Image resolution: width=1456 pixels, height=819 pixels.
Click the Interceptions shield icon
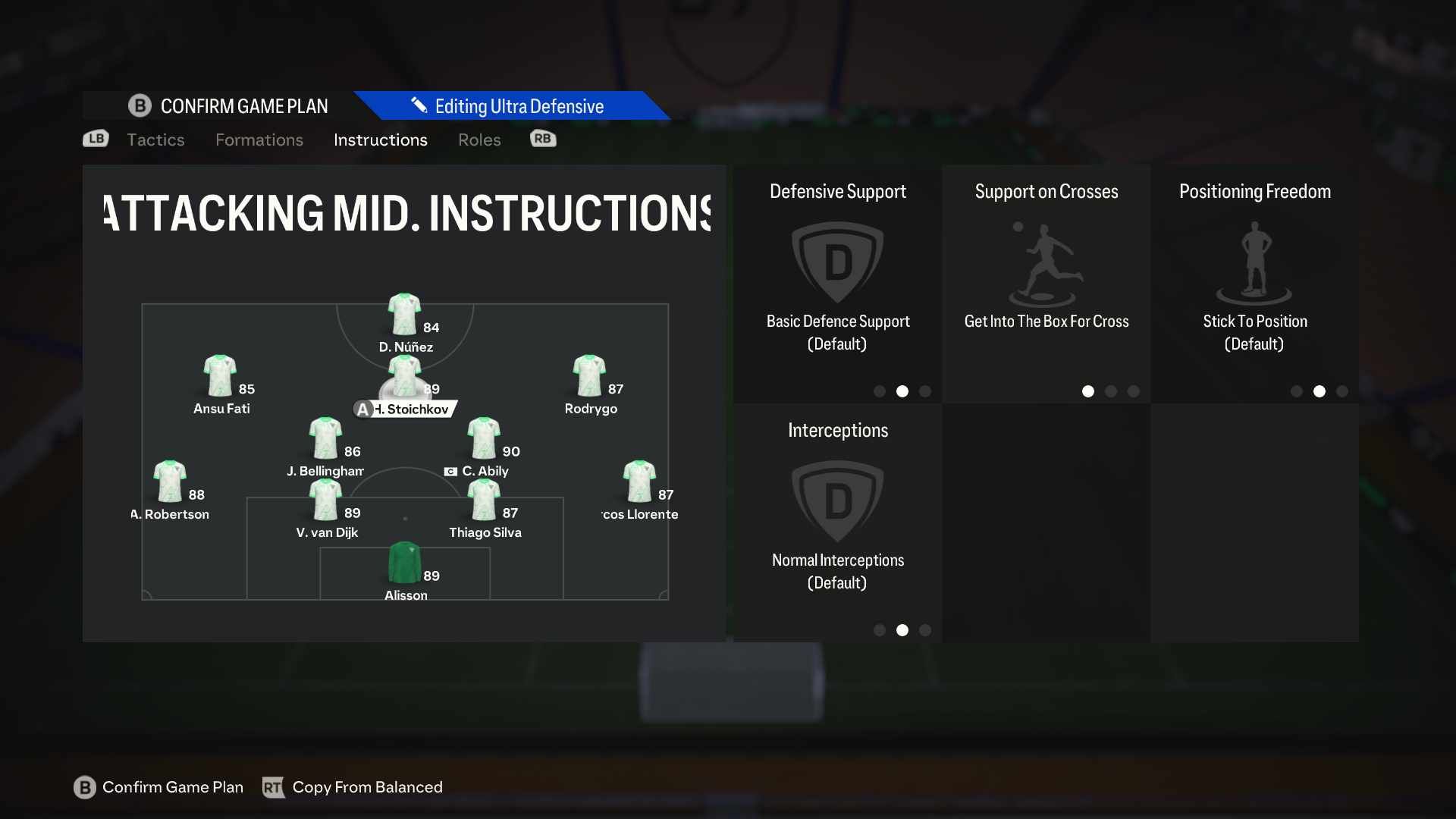pyautogui.click(x=837, y=500)
